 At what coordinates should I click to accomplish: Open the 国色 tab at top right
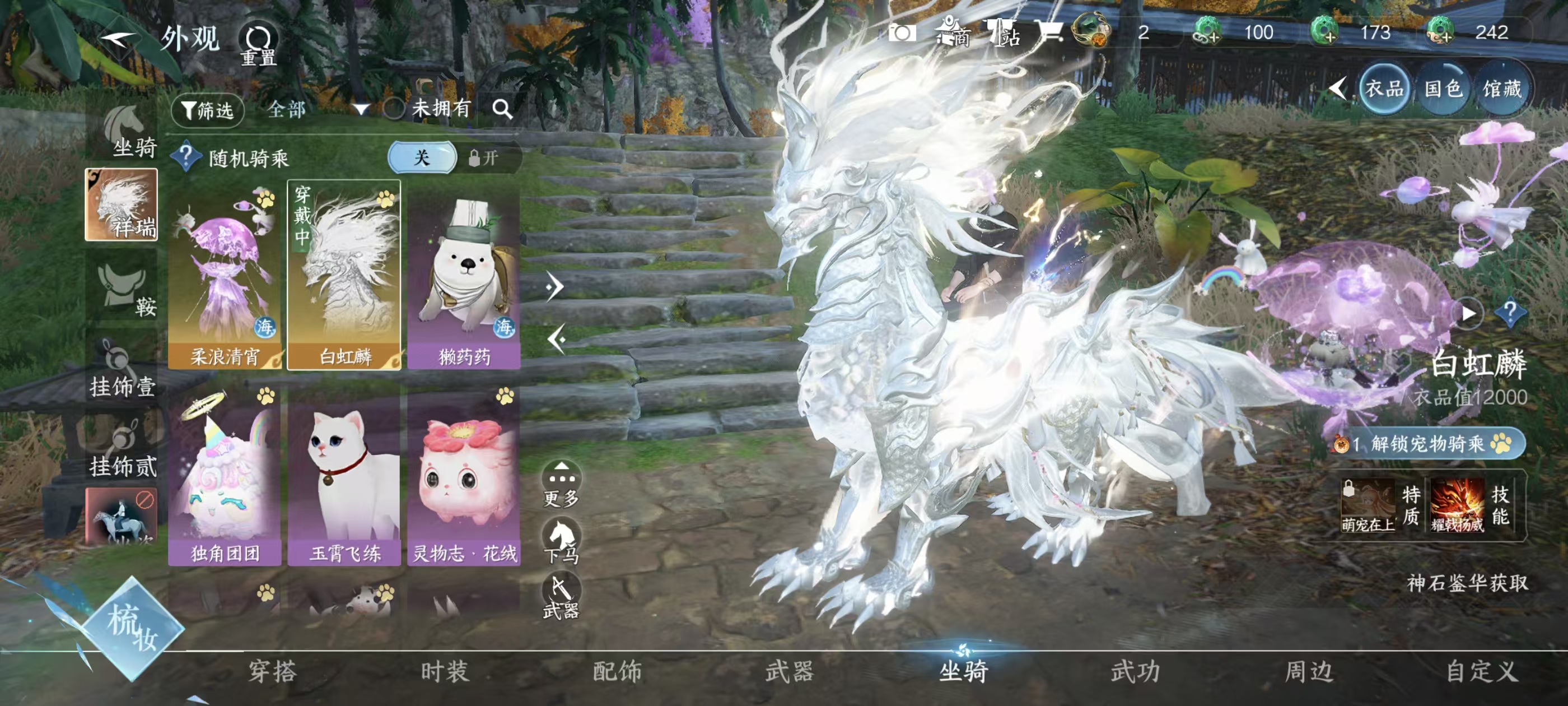pyautogui.click(x=1443, y=89)
